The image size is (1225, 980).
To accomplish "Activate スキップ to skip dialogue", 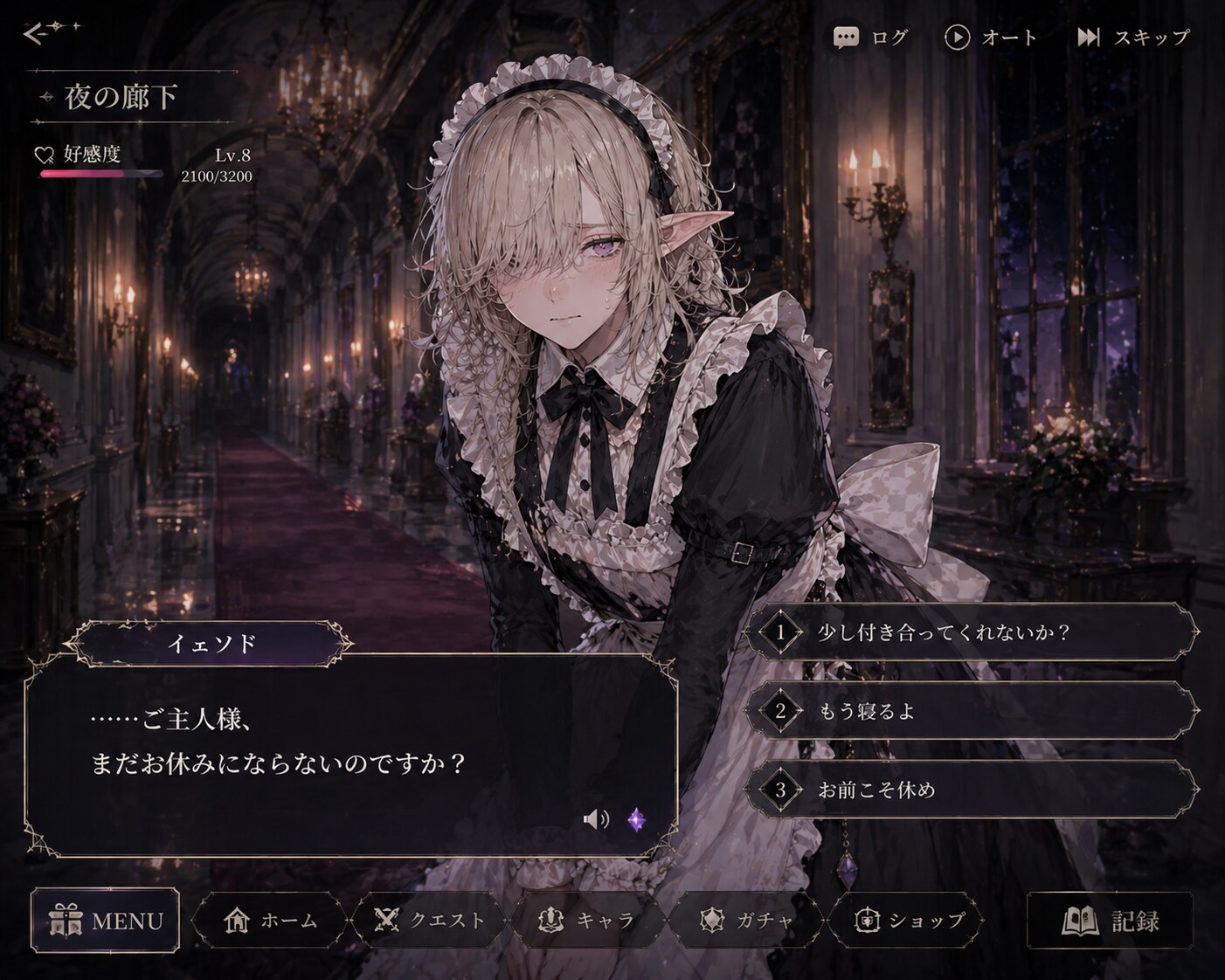I will point(1133,38).
